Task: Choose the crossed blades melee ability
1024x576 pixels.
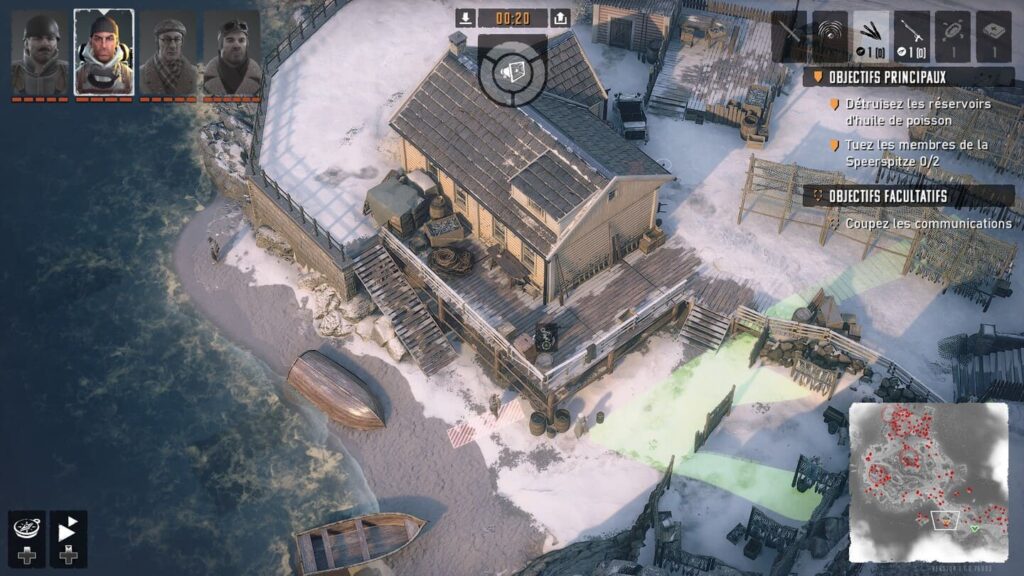Action: click(789, 36)
